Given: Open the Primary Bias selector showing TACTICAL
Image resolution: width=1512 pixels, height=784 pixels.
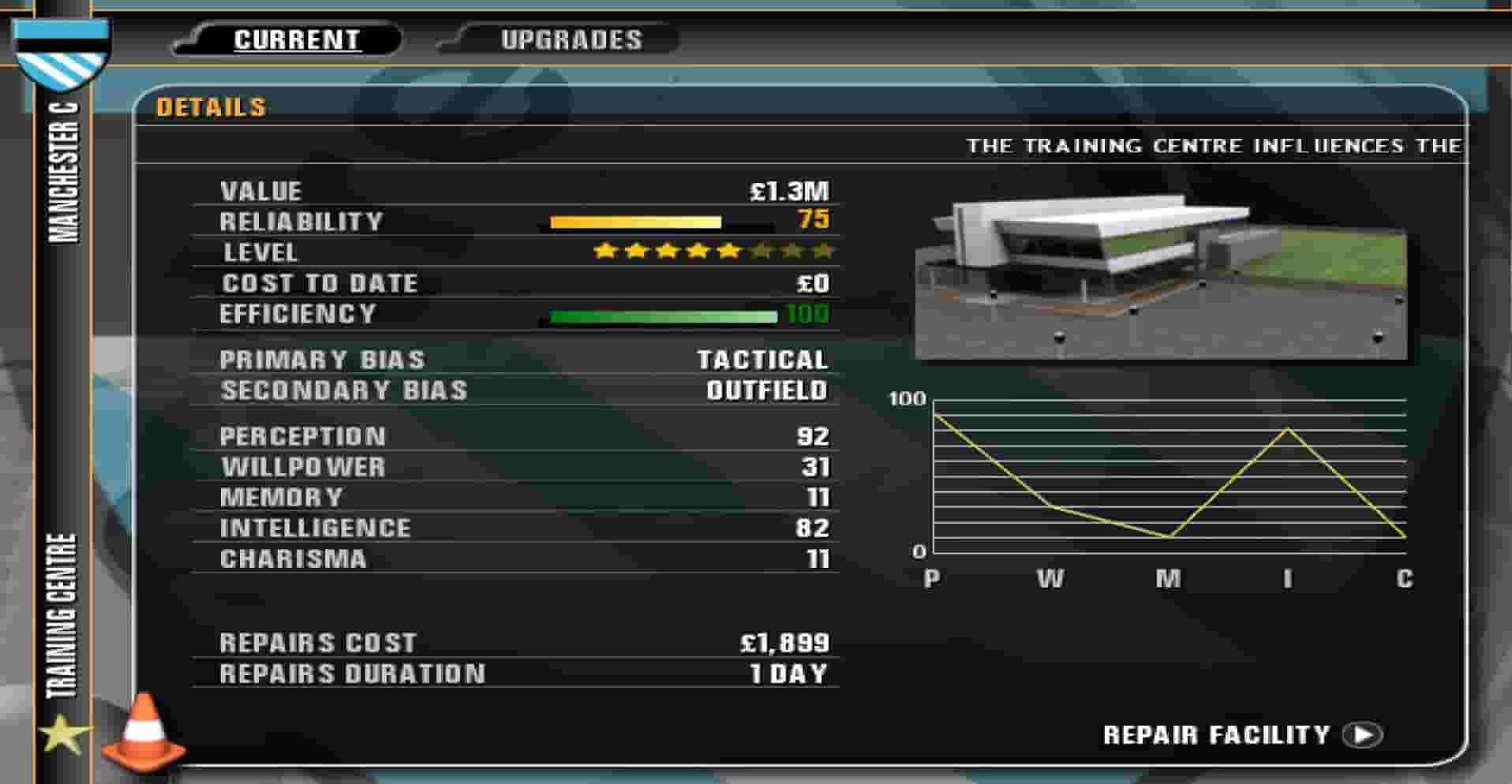Looking at the screenshot, I should click(x=762, y=360).
